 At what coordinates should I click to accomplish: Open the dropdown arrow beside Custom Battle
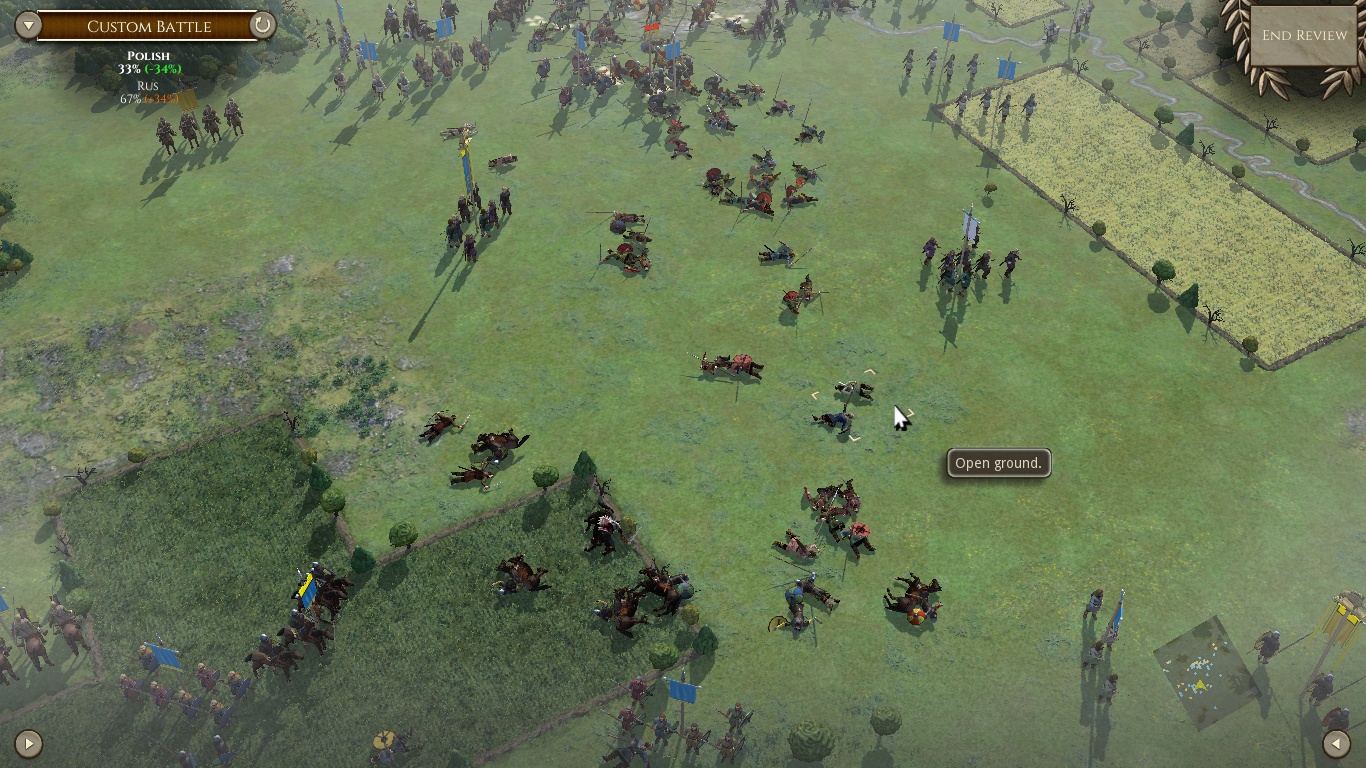coord(27,25)
